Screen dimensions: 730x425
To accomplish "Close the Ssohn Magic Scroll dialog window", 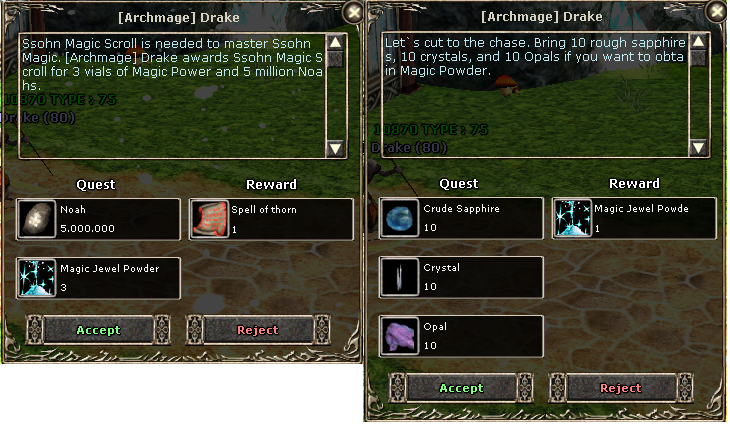I will click(353, 13).
